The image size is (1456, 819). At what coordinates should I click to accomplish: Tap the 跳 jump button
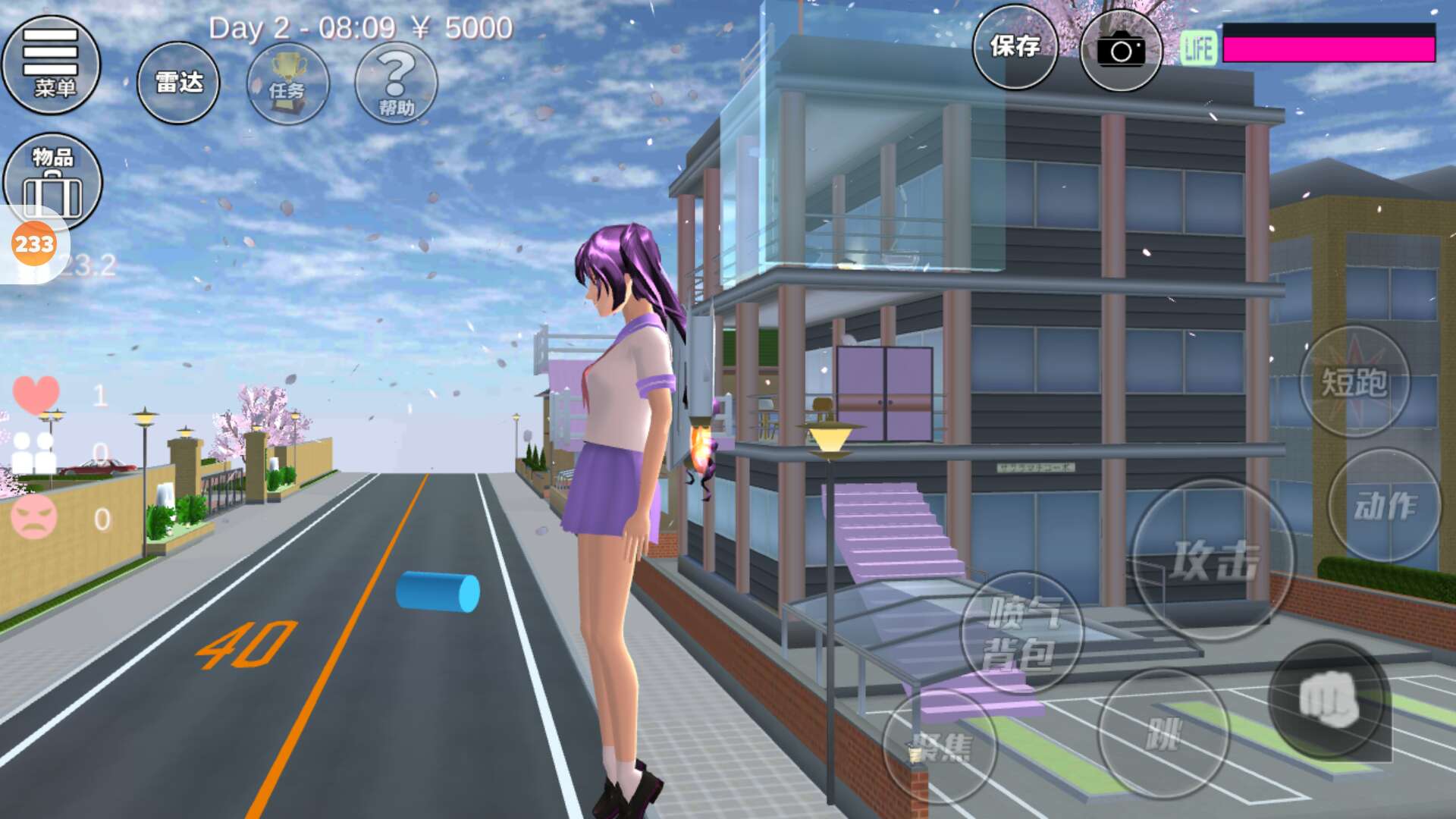(1163, 734)
